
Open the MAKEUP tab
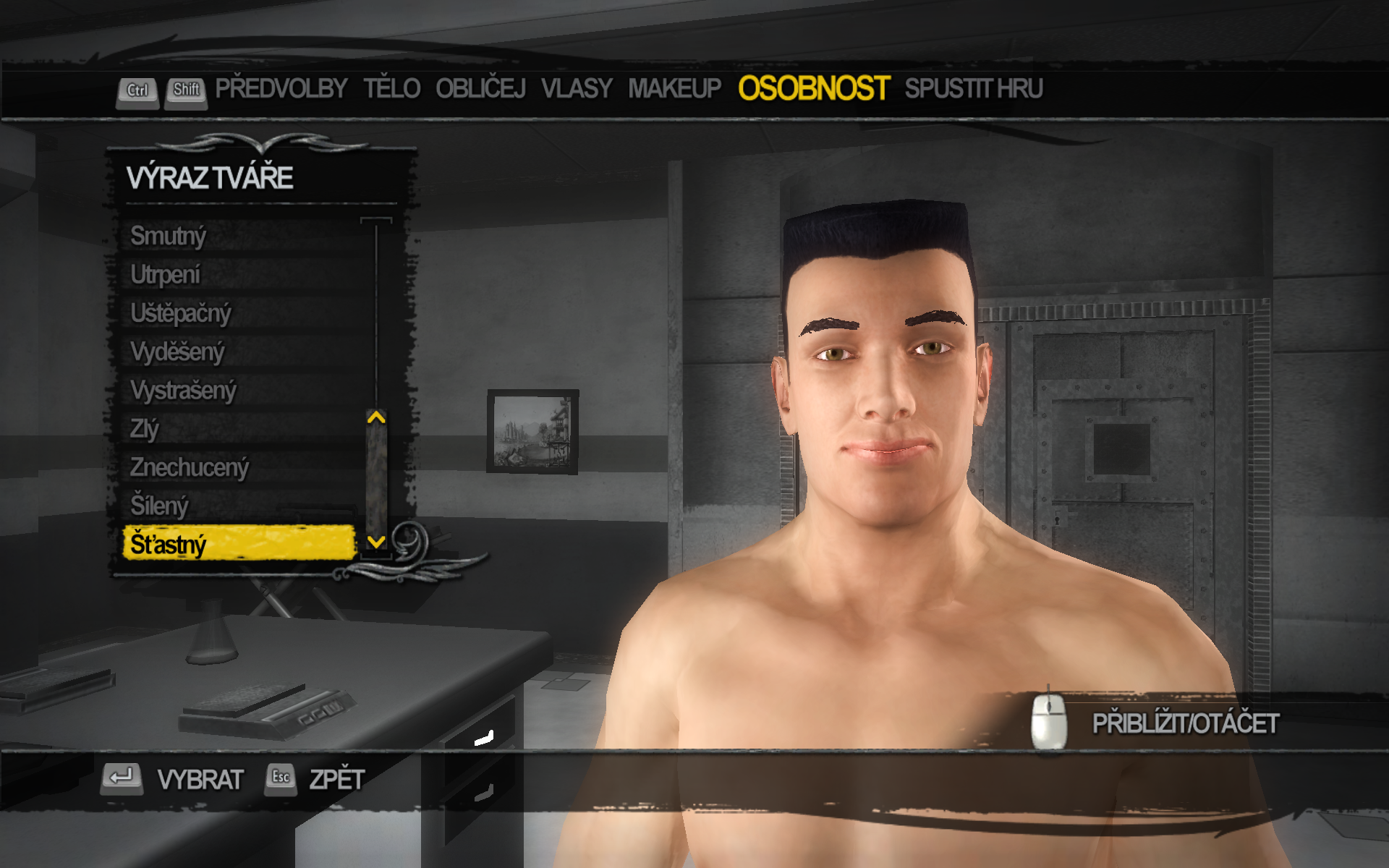click(674, 89)
